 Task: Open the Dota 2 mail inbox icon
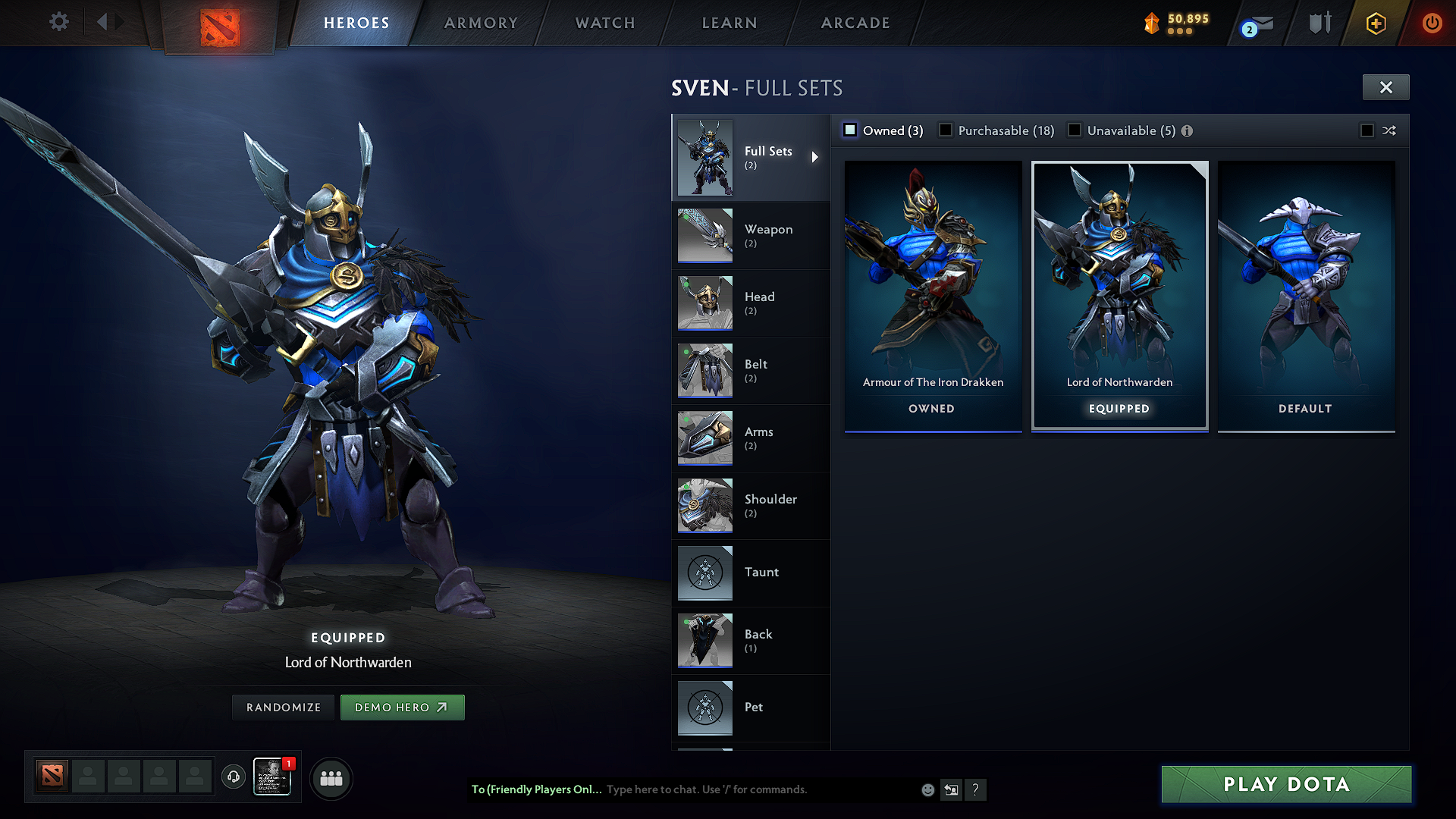point(1257,23)
